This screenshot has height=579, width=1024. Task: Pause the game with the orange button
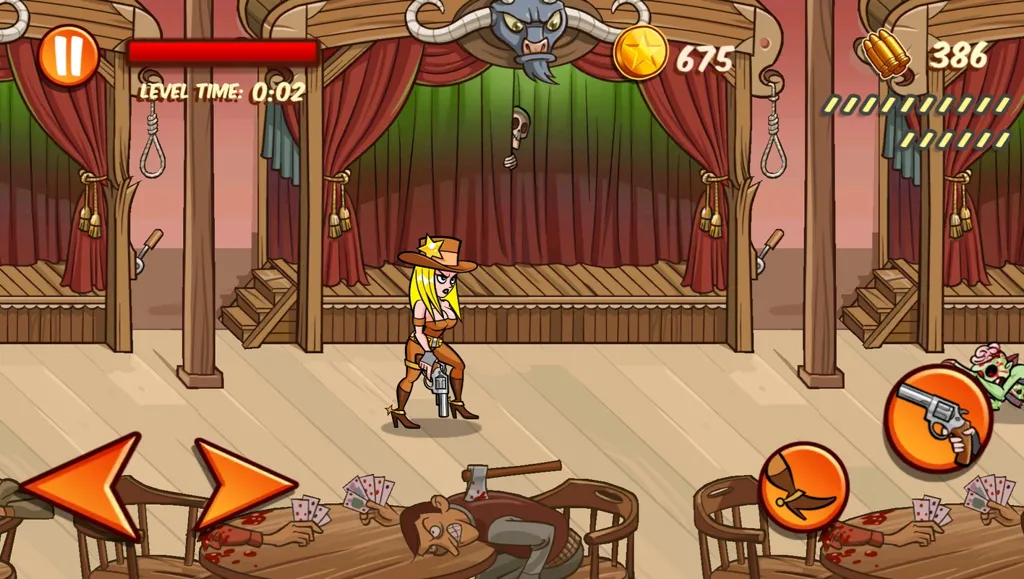pos(69,55)
